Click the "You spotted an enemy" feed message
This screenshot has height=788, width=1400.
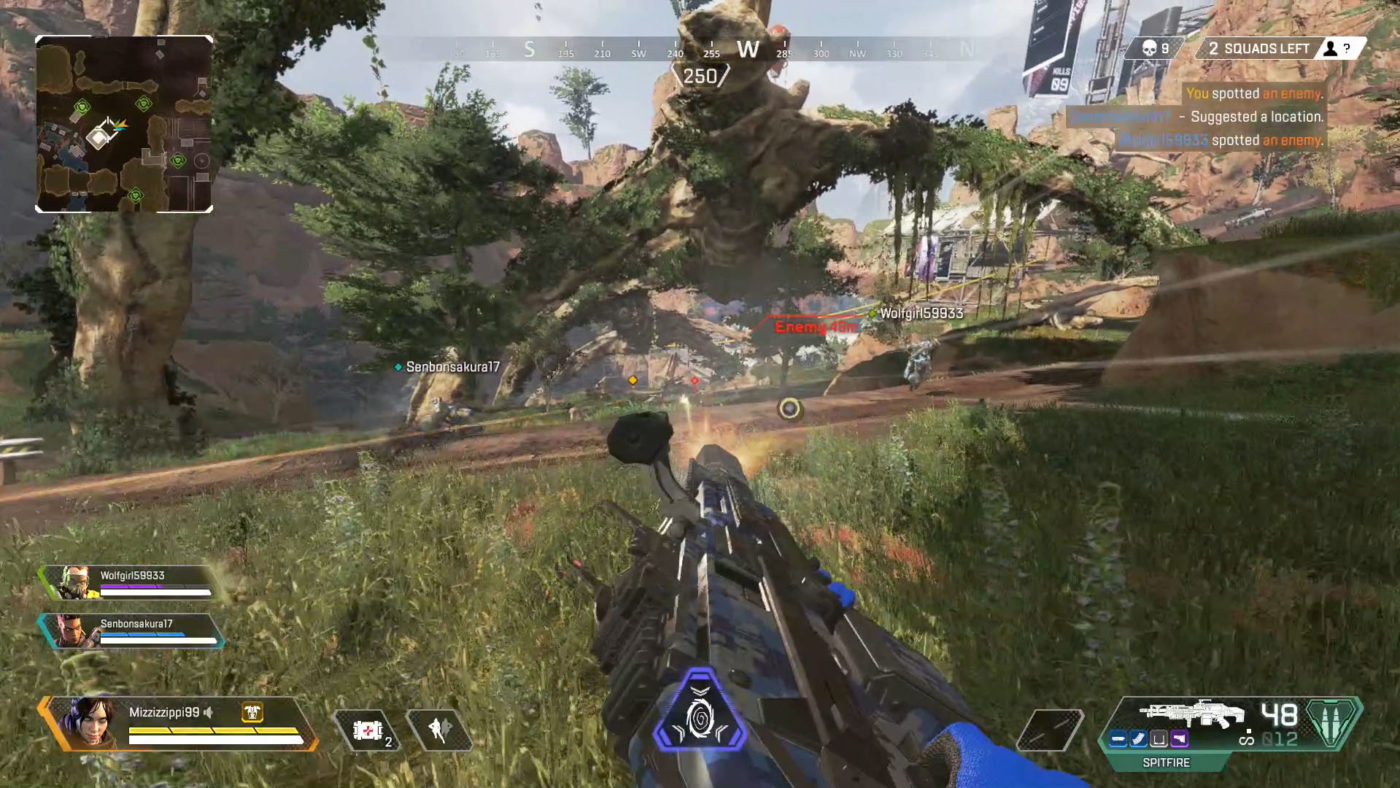tap(1253, 94)
